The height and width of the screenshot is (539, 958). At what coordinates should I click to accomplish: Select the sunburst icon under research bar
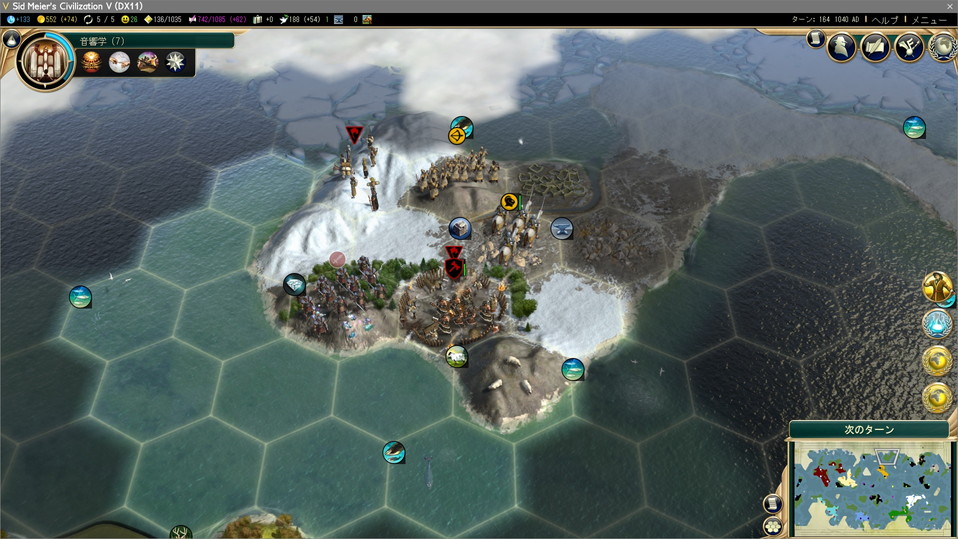(92, 63)
